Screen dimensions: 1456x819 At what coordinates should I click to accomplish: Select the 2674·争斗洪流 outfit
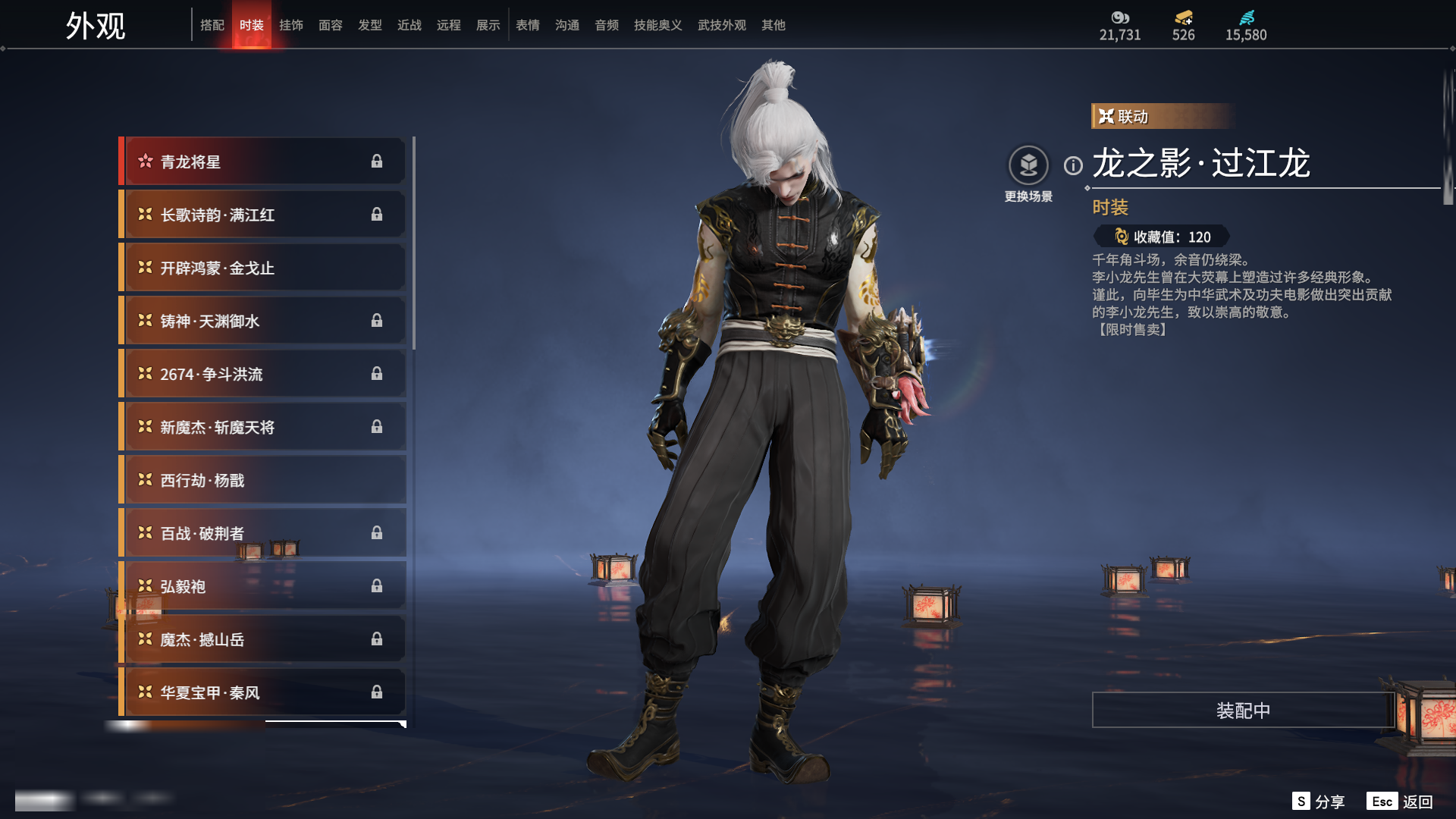click(262, 374)
